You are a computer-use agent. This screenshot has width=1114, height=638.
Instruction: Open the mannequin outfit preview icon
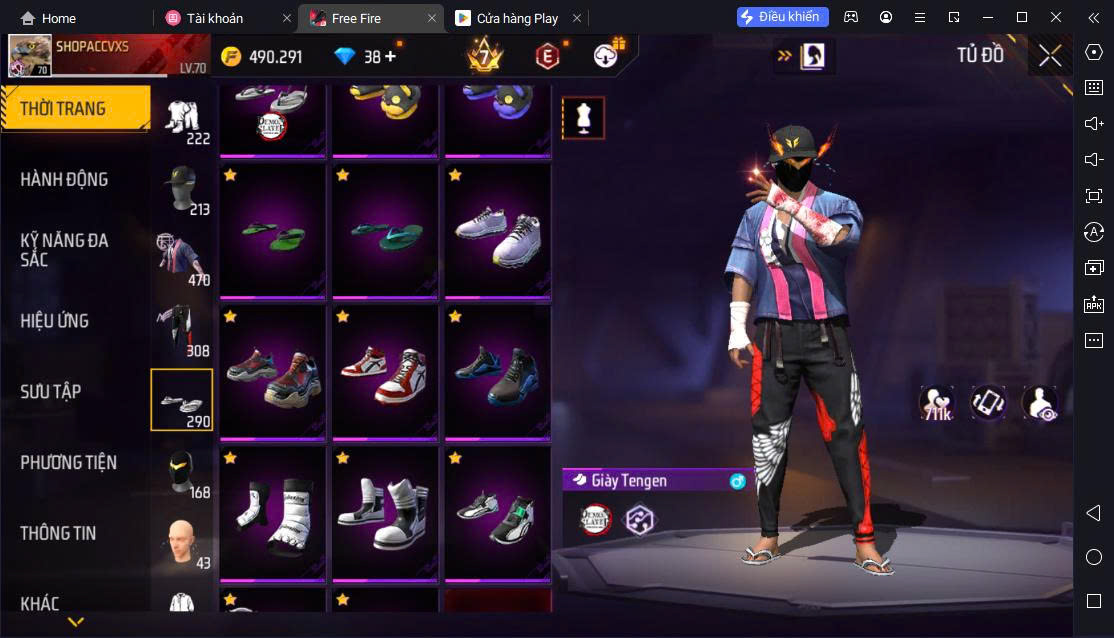point(583,118)
